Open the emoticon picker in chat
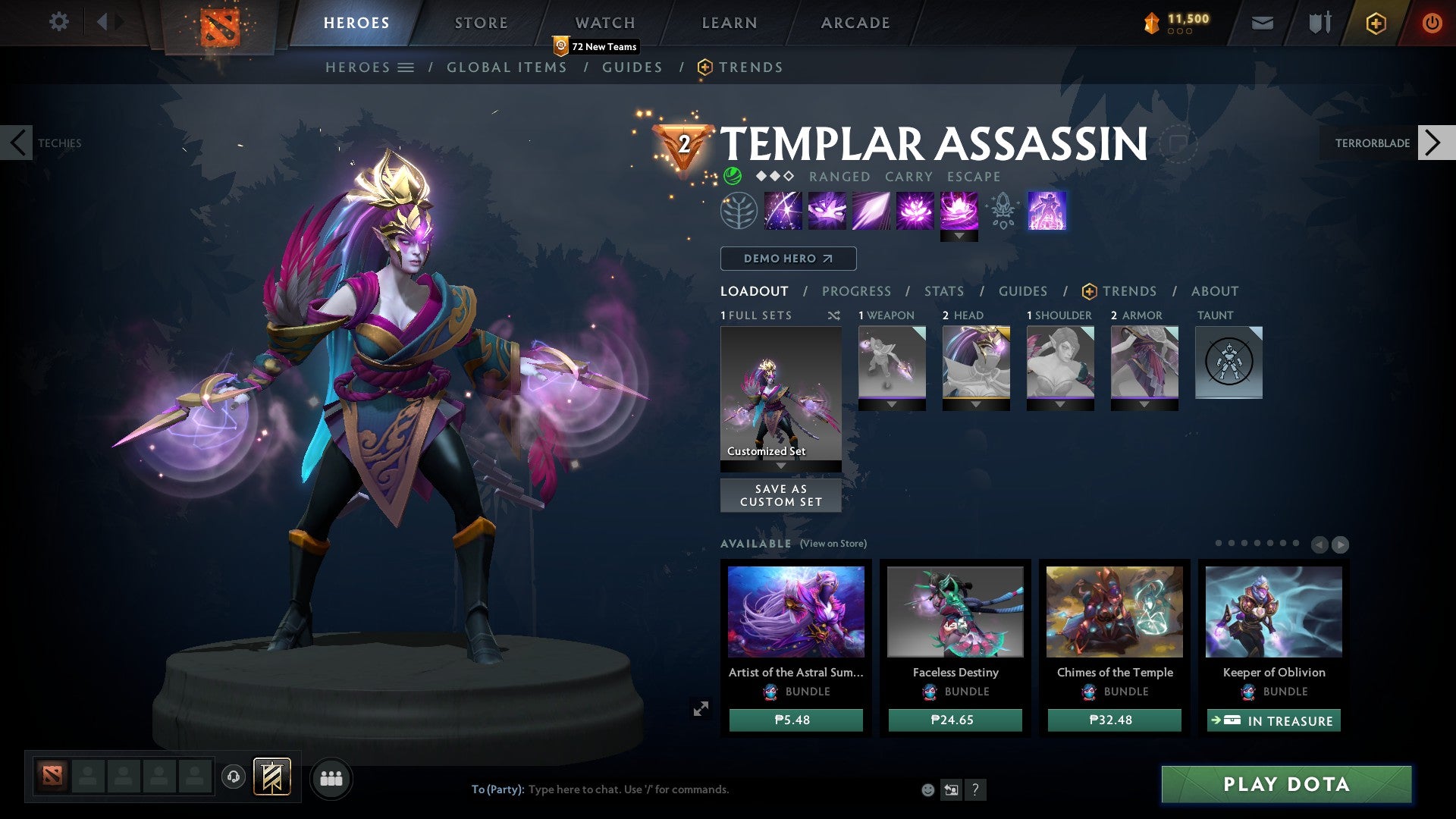Image resolution: width=1456 pixels, height=819 pixels. click(928, 789)
